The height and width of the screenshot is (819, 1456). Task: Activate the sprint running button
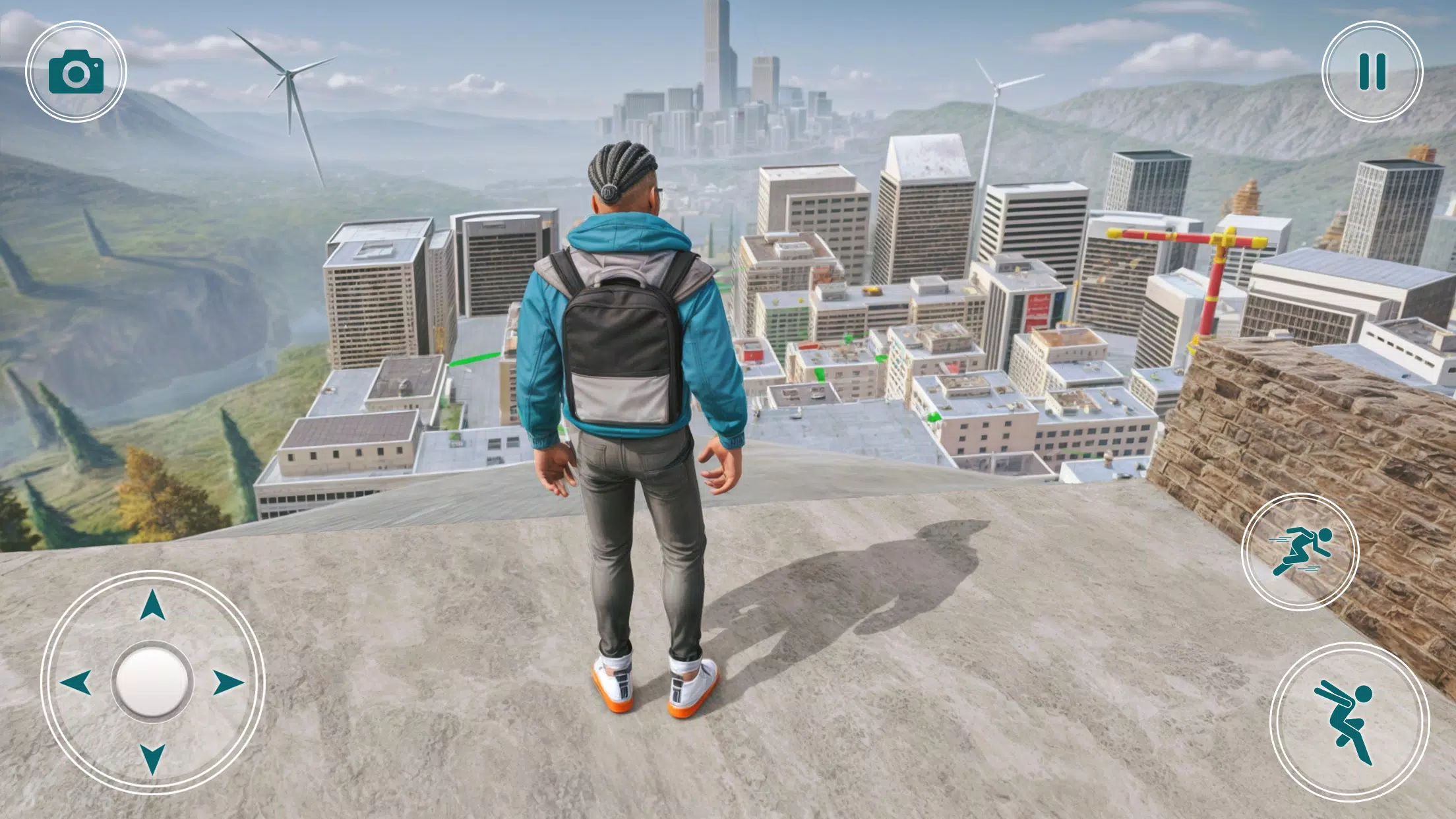[x=1300, y=551]
